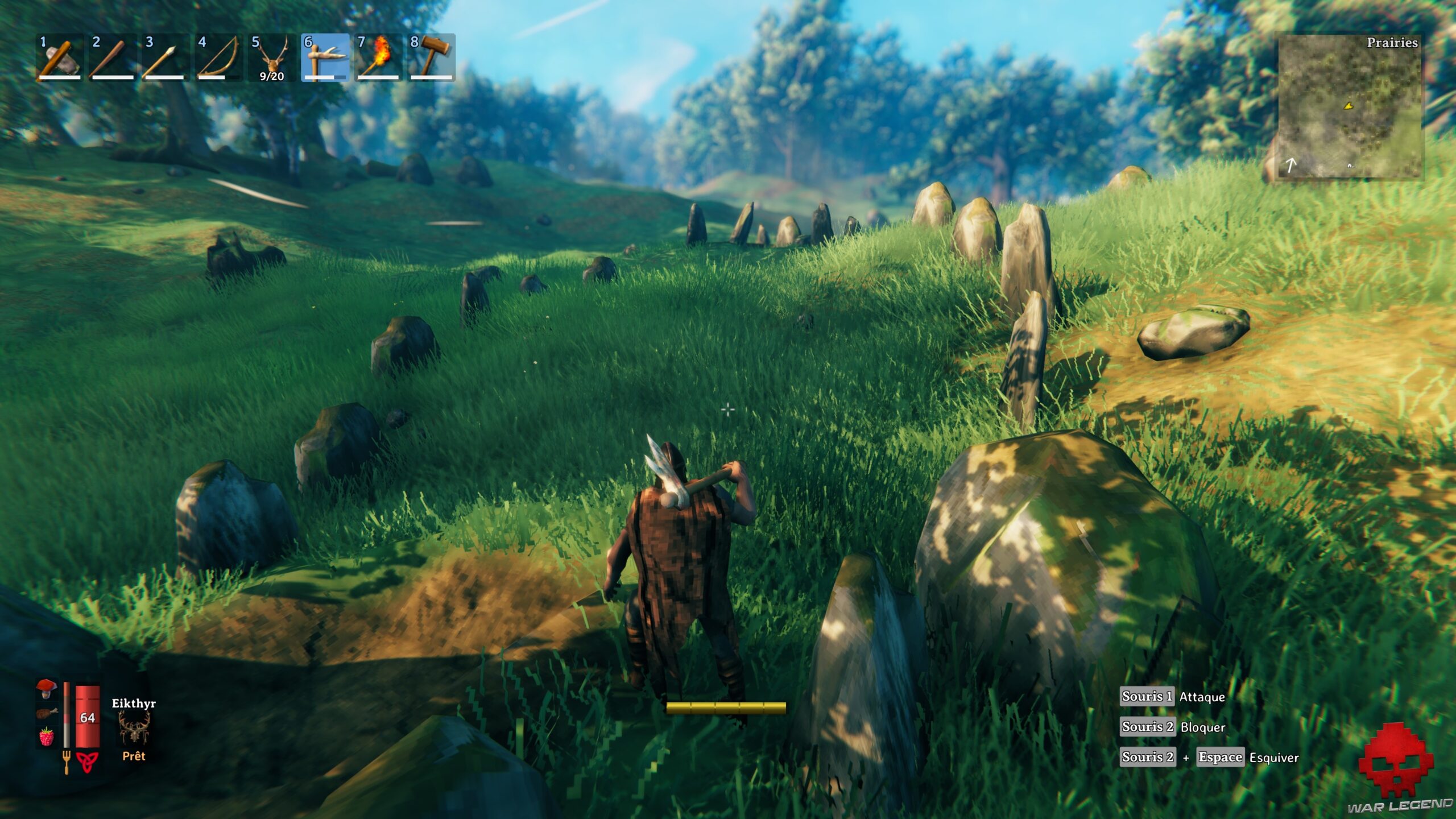
Task: Equip the burning torch from the hotbar
Action: [x=378, y=57]
